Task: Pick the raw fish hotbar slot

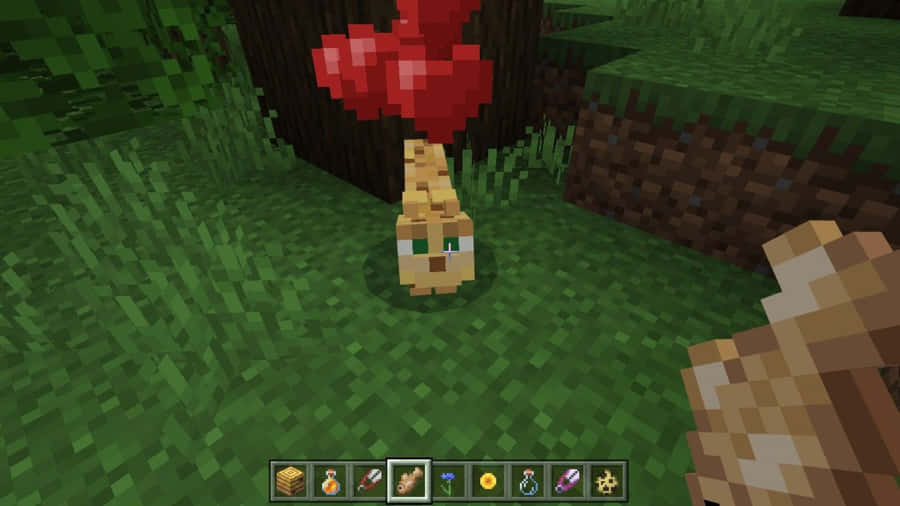Action: tap(409, 482)
